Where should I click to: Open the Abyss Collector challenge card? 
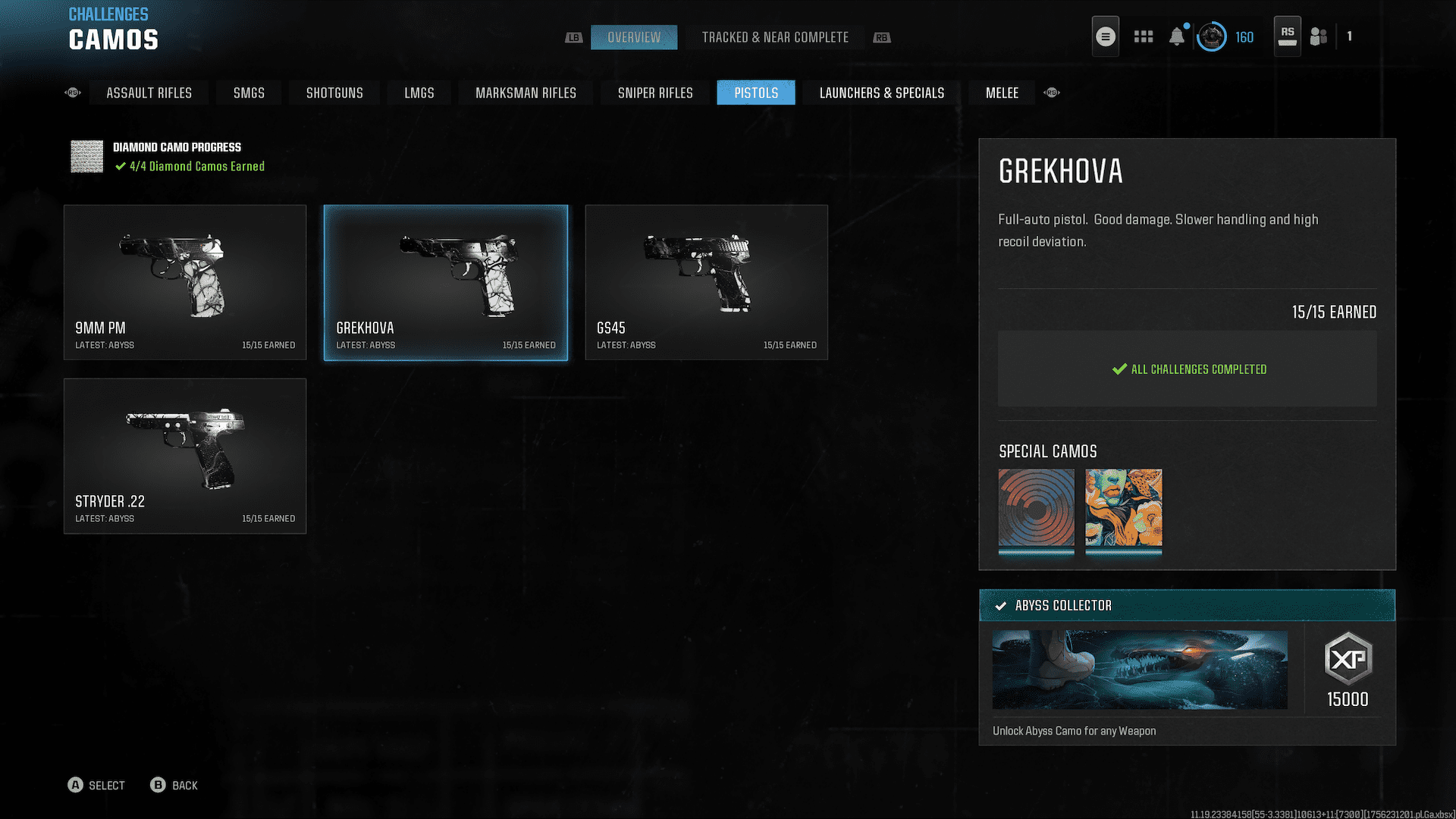point(1187,667)
